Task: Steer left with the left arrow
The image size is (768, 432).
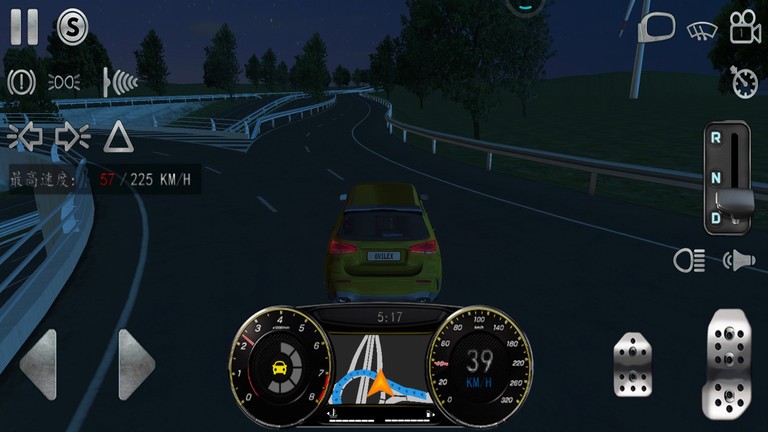Action: coord(39,364)
